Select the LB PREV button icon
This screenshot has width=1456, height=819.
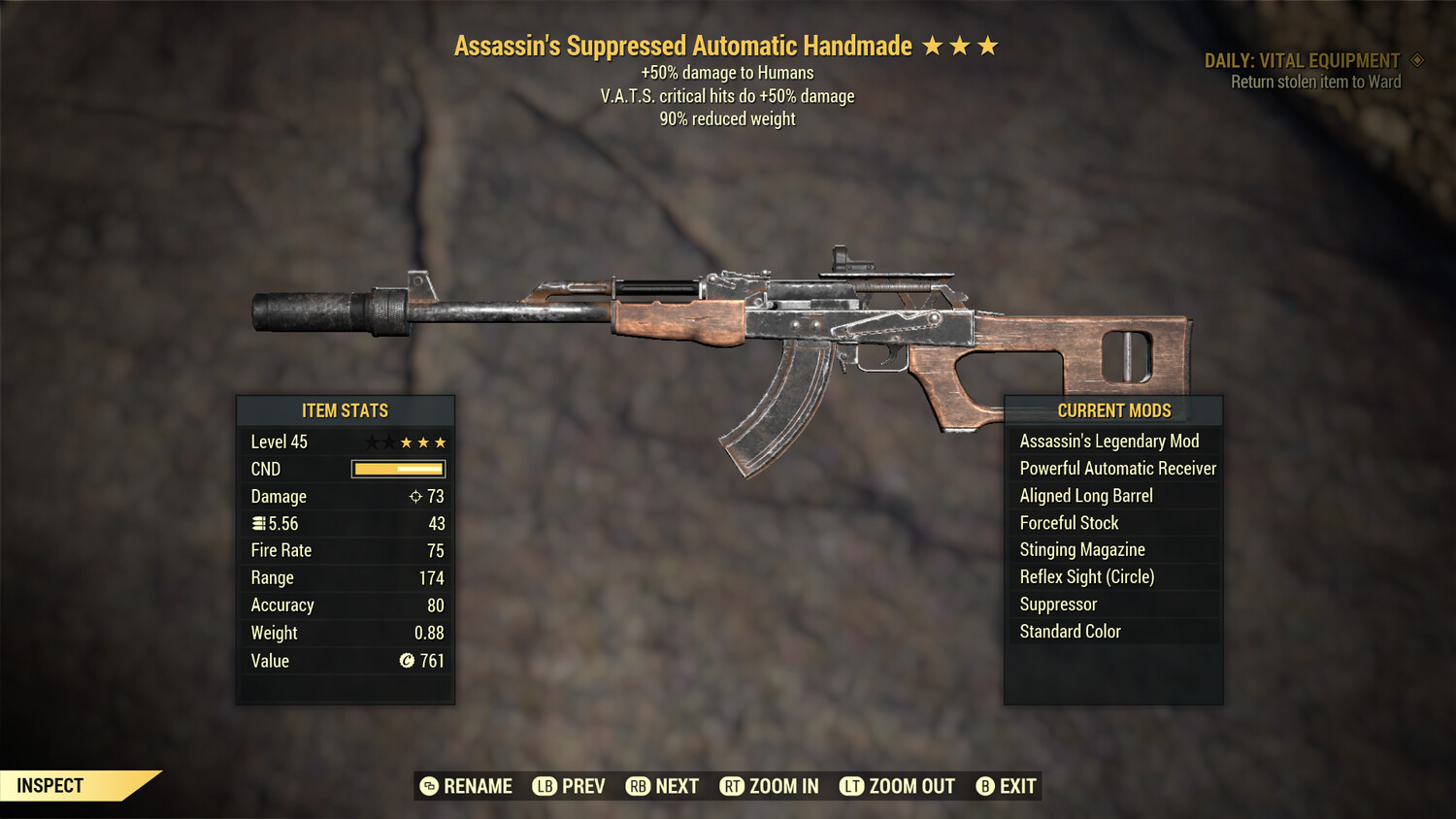pos(546,786)
